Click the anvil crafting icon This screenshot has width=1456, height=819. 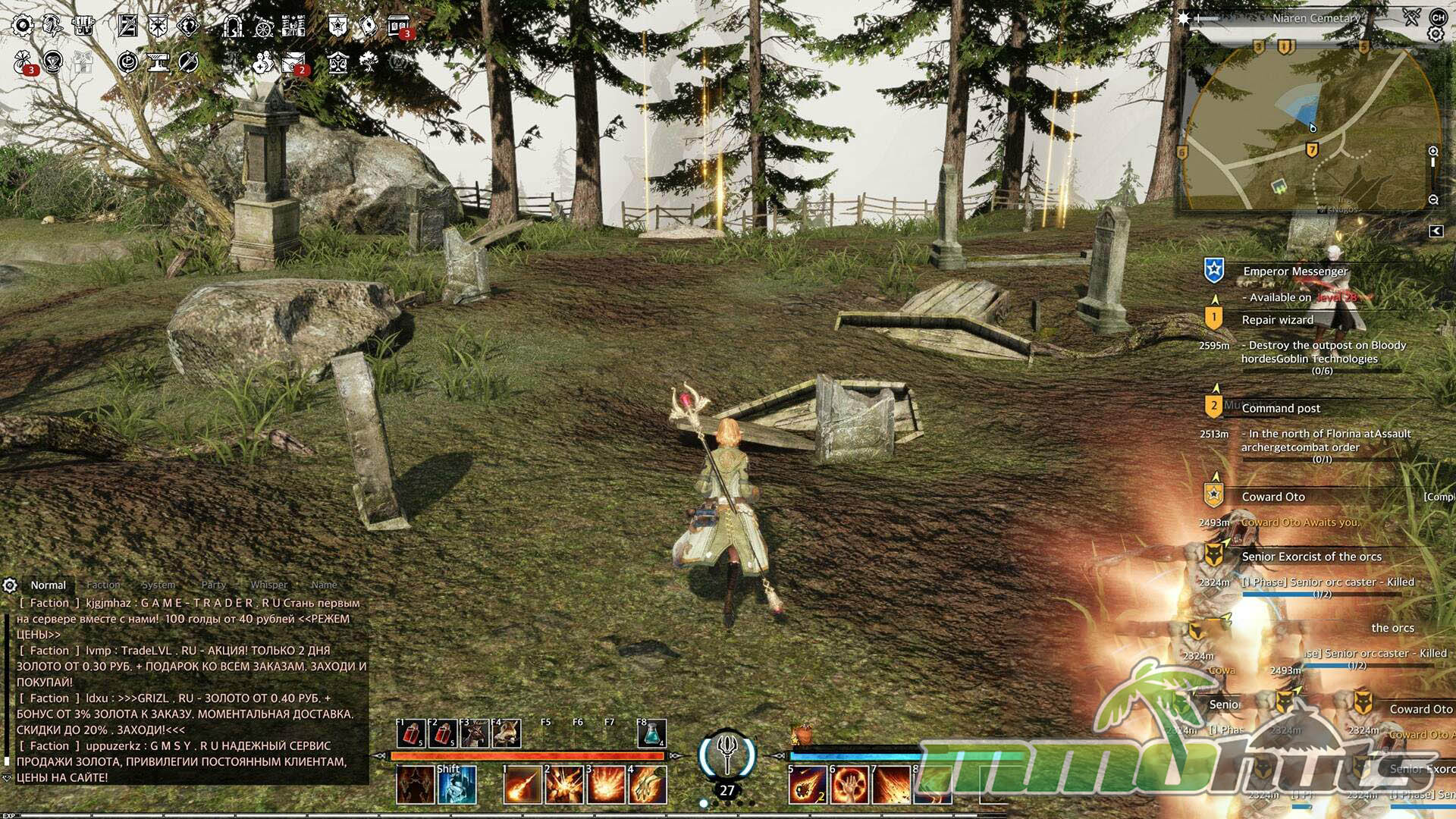click(x=158, y=61)
